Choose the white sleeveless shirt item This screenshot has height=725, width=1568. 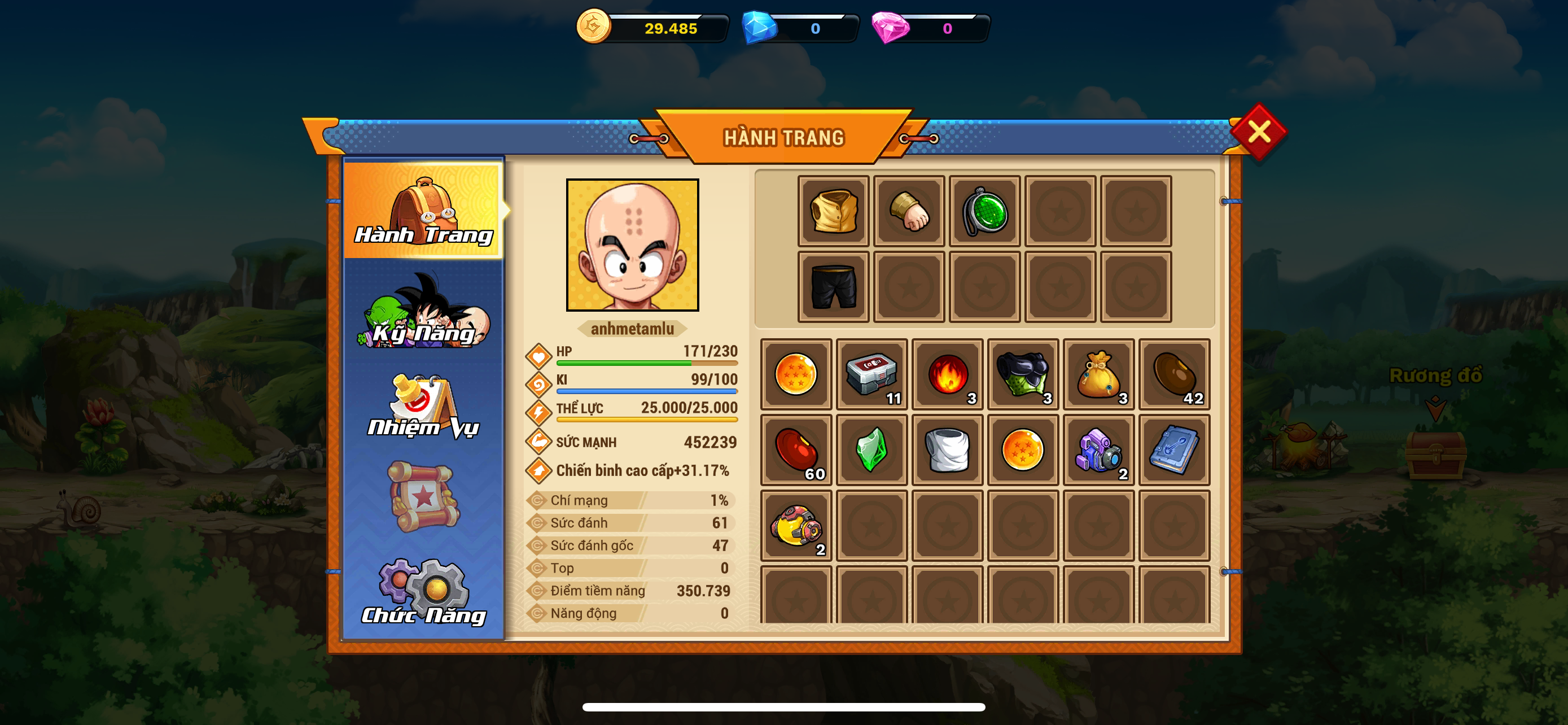[x=947, y=450]
